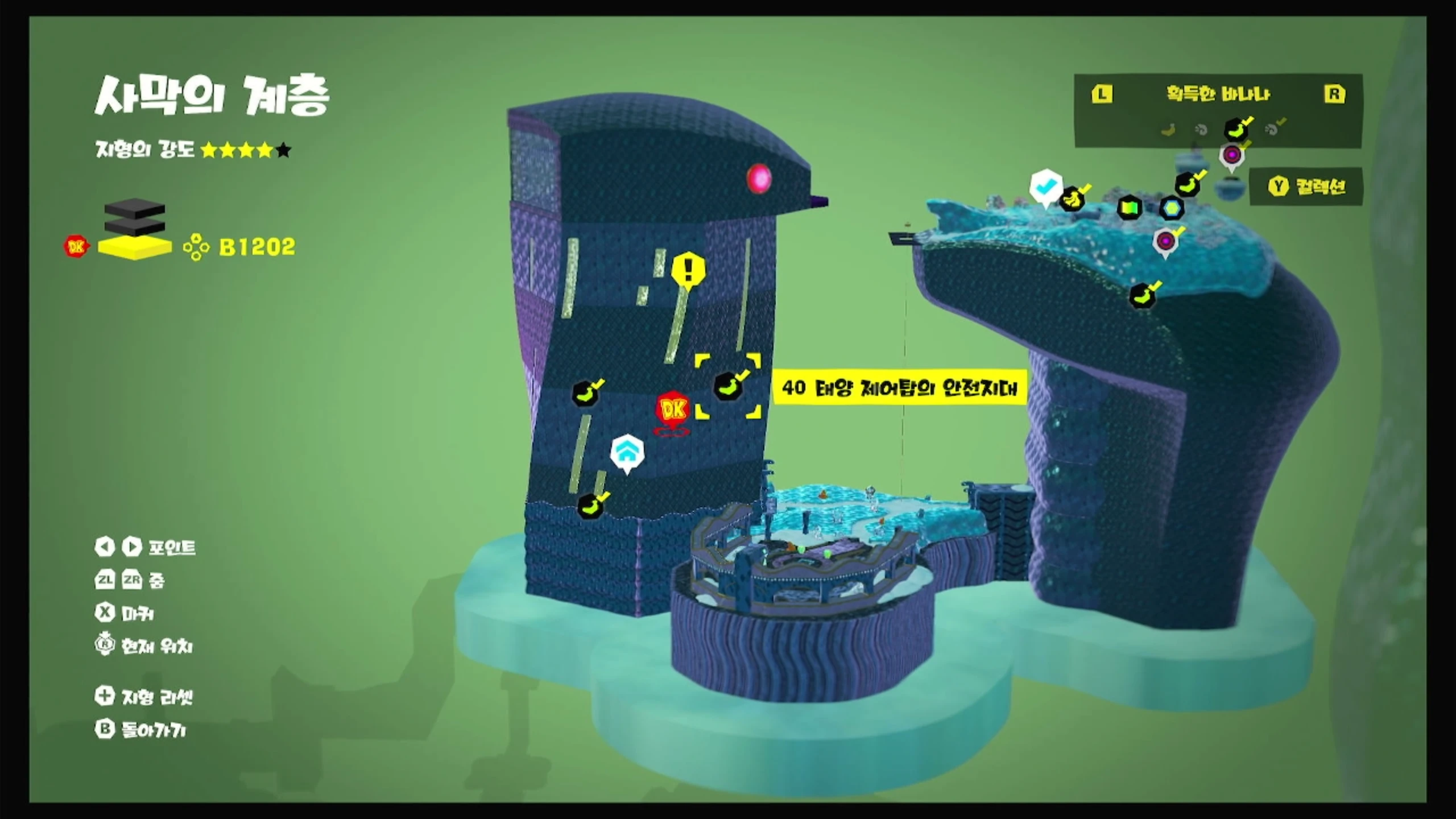Choose the dim uncollected fossil filter icon
The image size is (1456, 819).
click(x=1201, y=130)
